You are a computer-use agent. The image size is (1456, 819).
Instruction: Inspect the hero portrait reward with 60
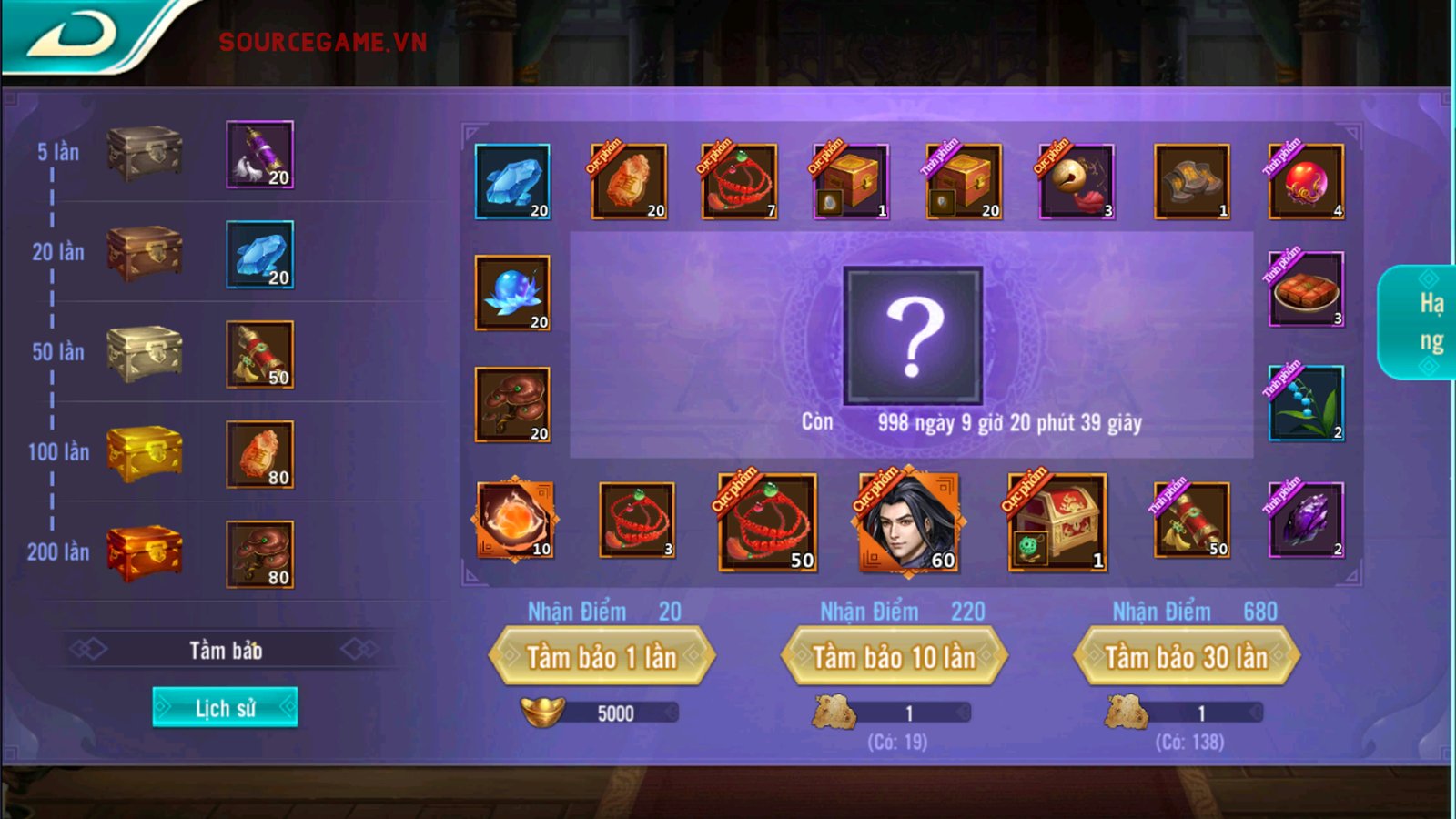908,522
